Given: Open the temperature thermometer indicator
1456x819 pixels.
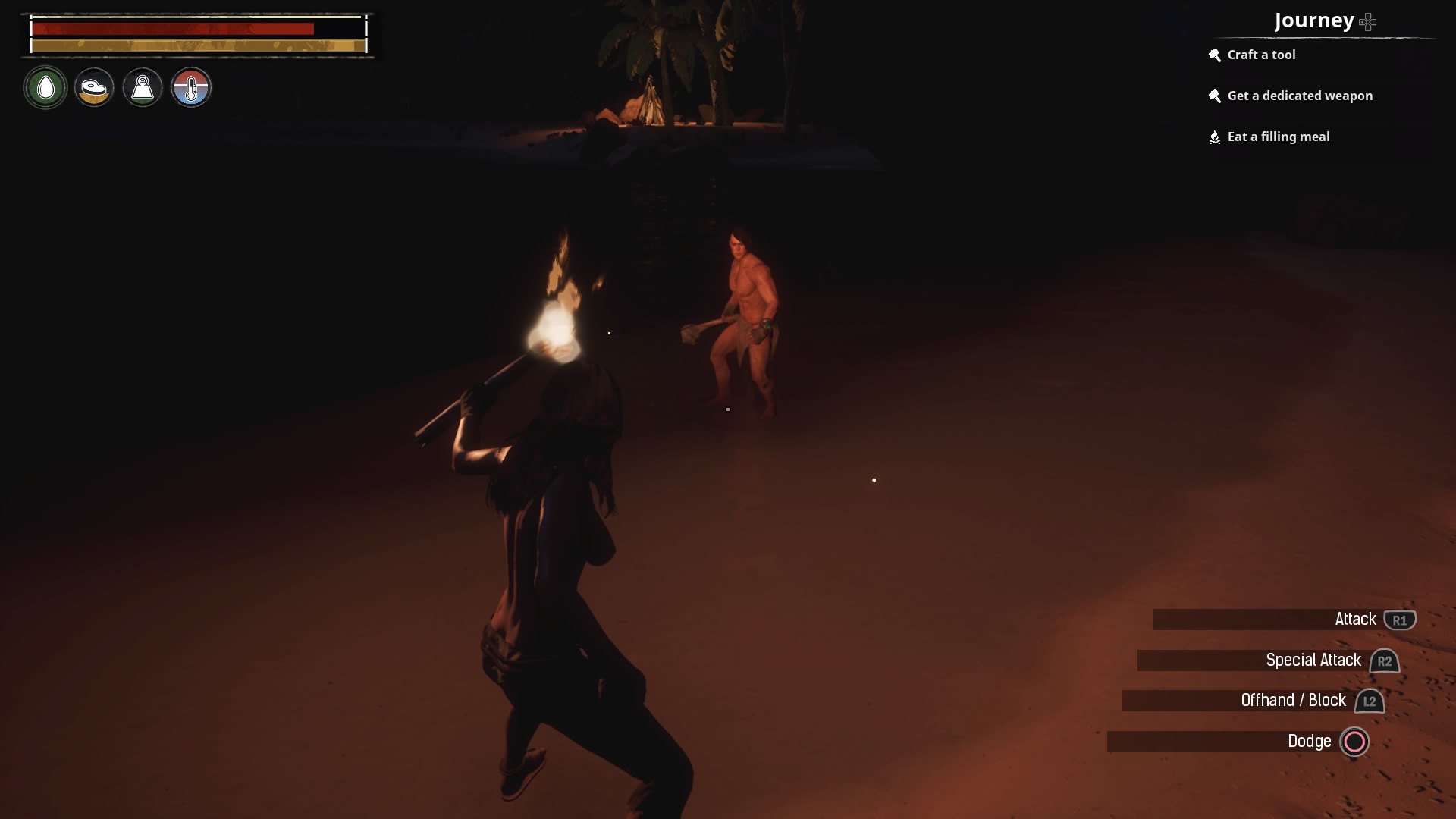Looking at the screenshot, I should [x=191, y=88].
